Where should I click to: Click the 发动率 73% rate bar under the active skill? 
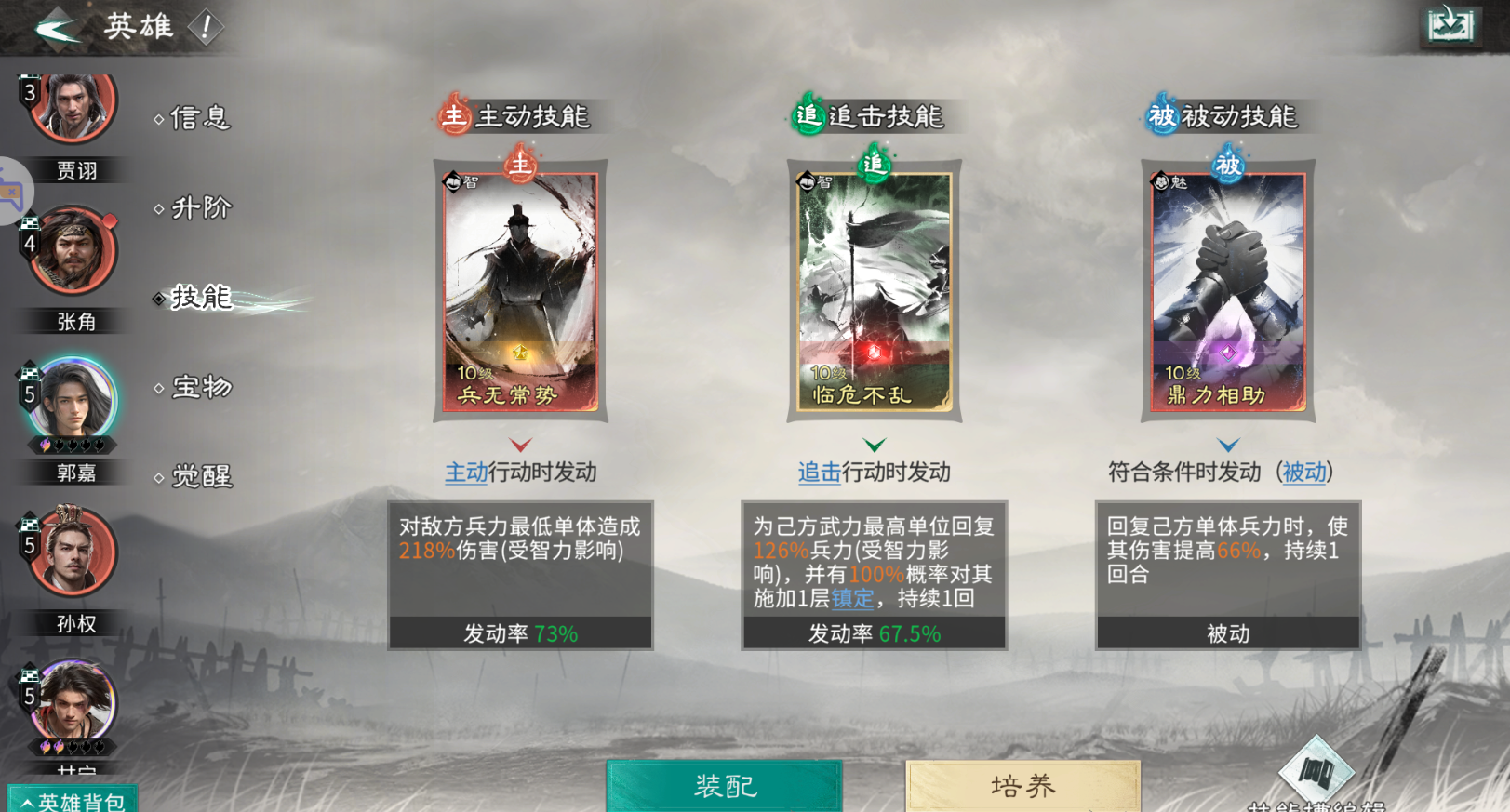[x=519, y=633]
